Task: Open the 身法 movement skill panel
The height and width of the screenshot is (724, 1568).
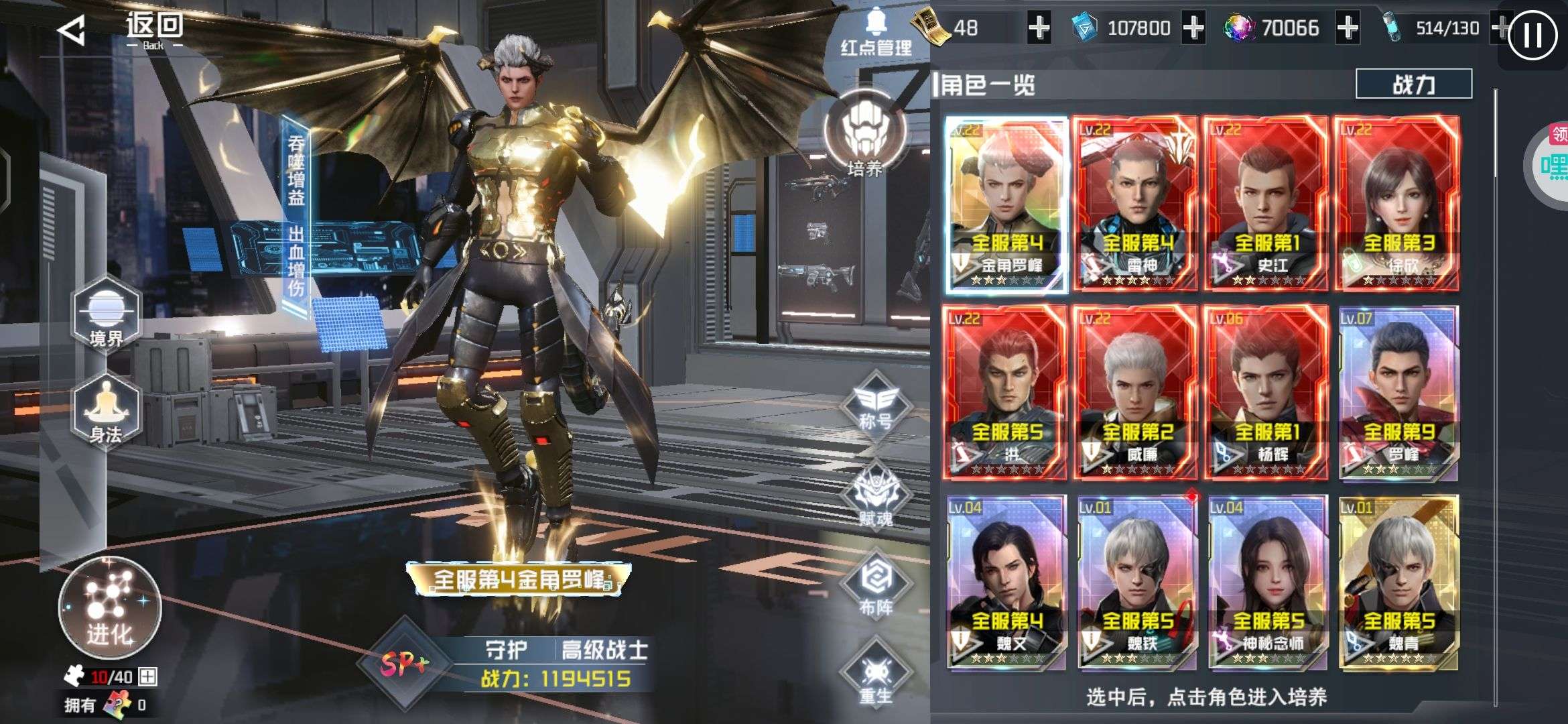Action: [x=106, y=410]
